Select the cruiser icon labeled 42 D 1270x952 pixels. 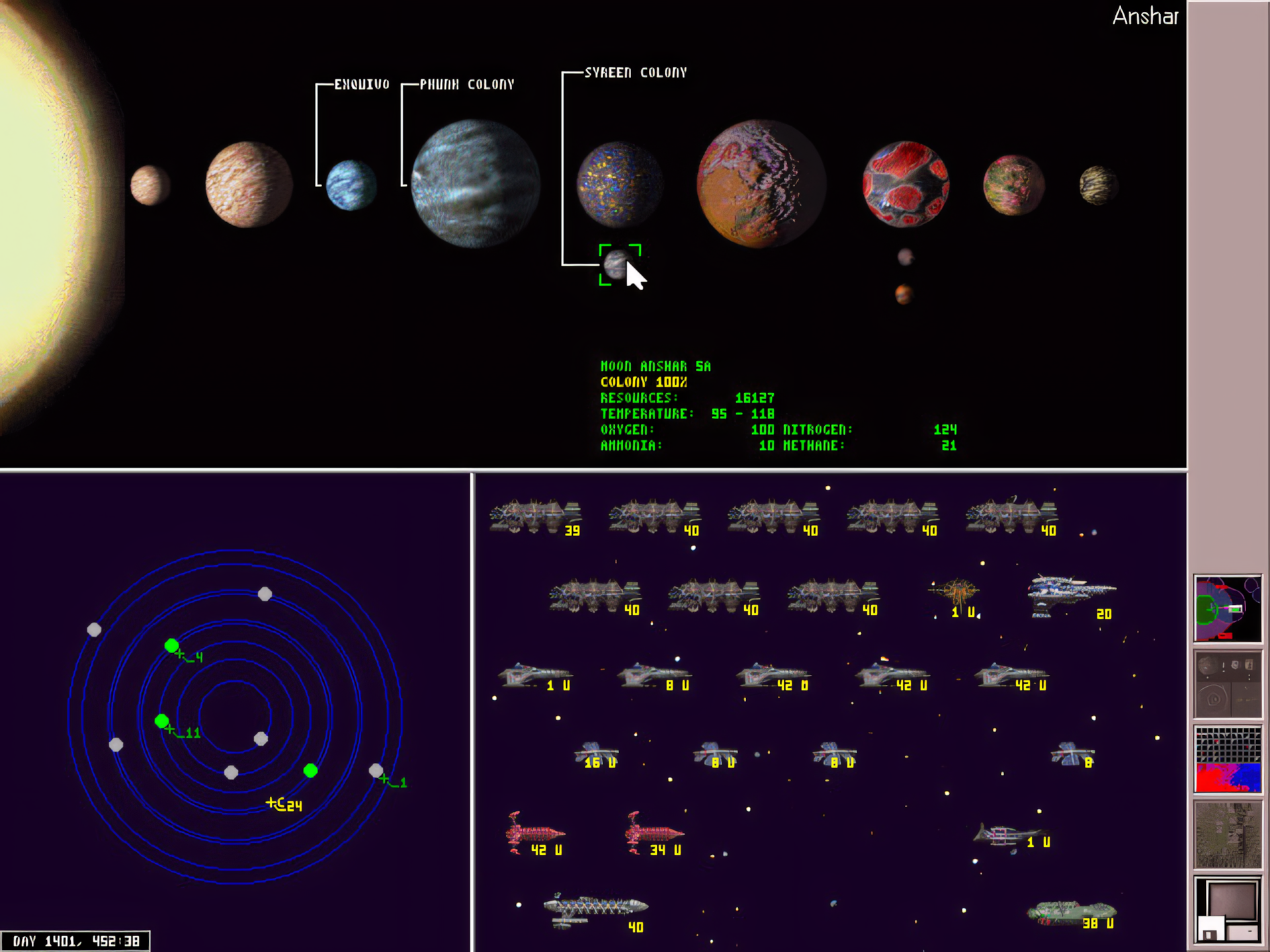[767, 676]
